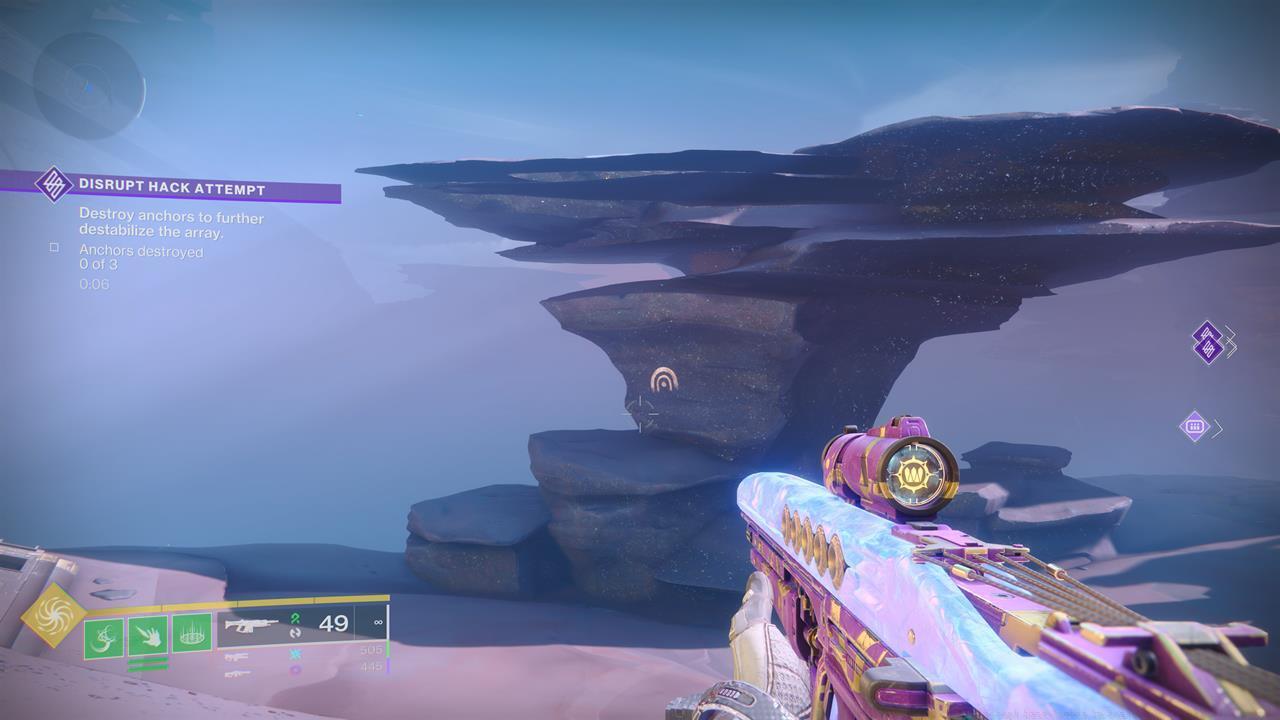Screen dimensions: 1280x720
Task: Use the green swirling grenade ability icon
Action: coord(104,636)
